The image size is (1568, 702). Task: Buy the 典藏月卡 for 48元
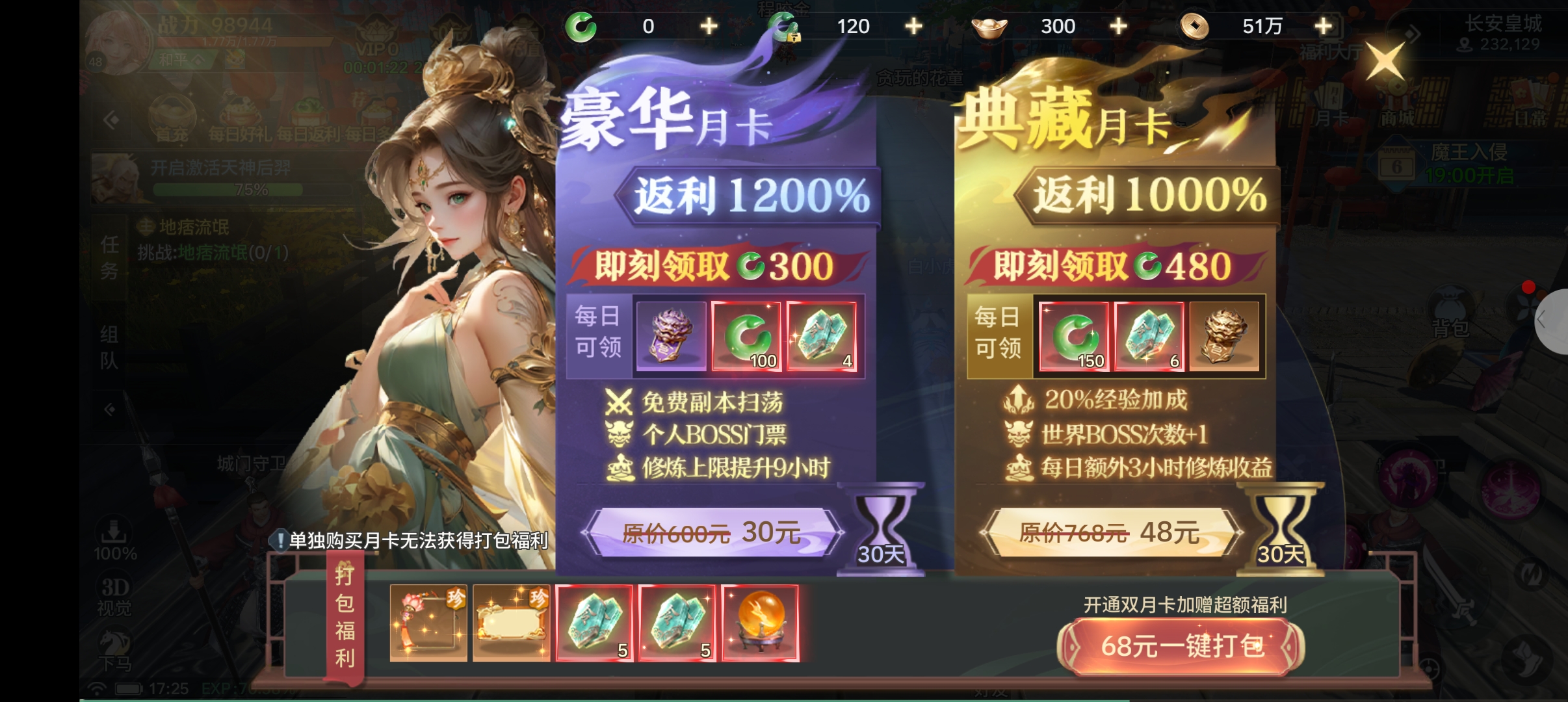(1110, 533)
